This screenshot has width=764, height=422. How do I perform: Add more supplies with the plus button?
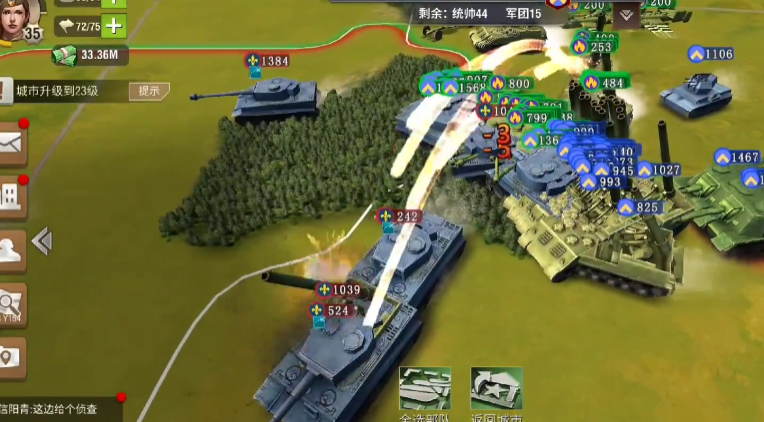coord(115,26)
